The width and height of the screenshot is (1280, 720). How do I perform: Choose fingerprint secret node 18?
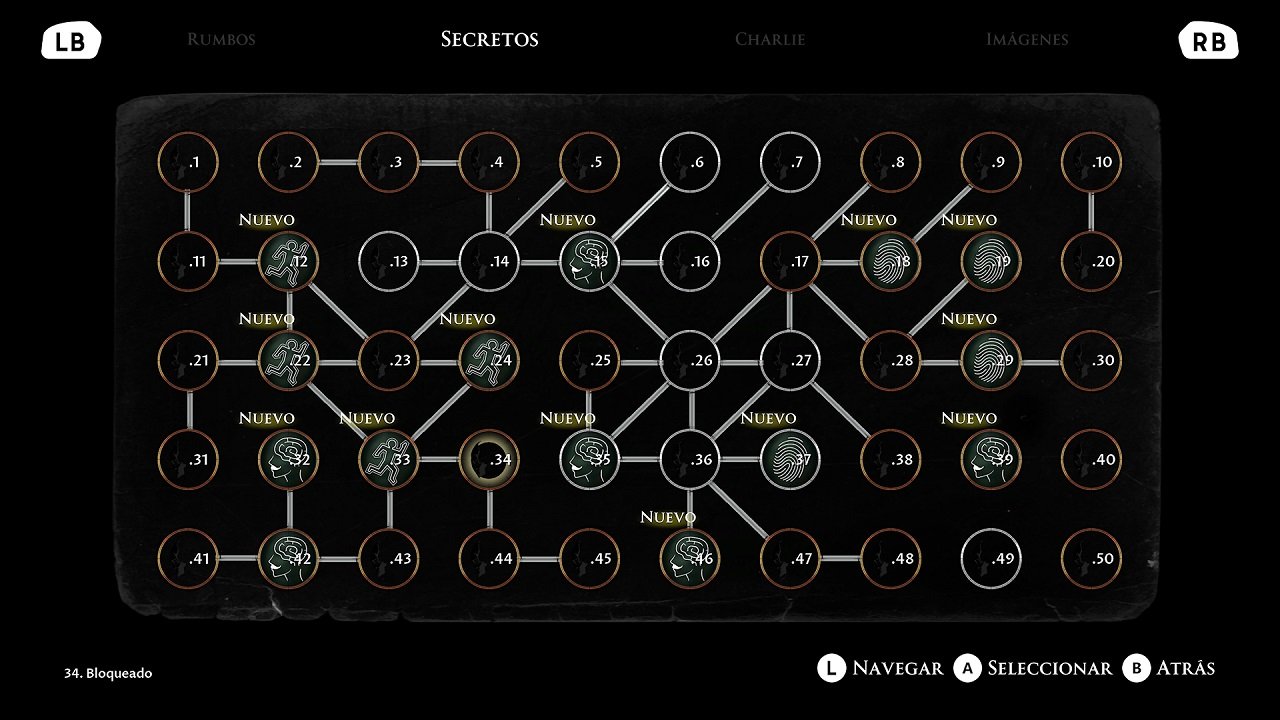tap(891, 262)
